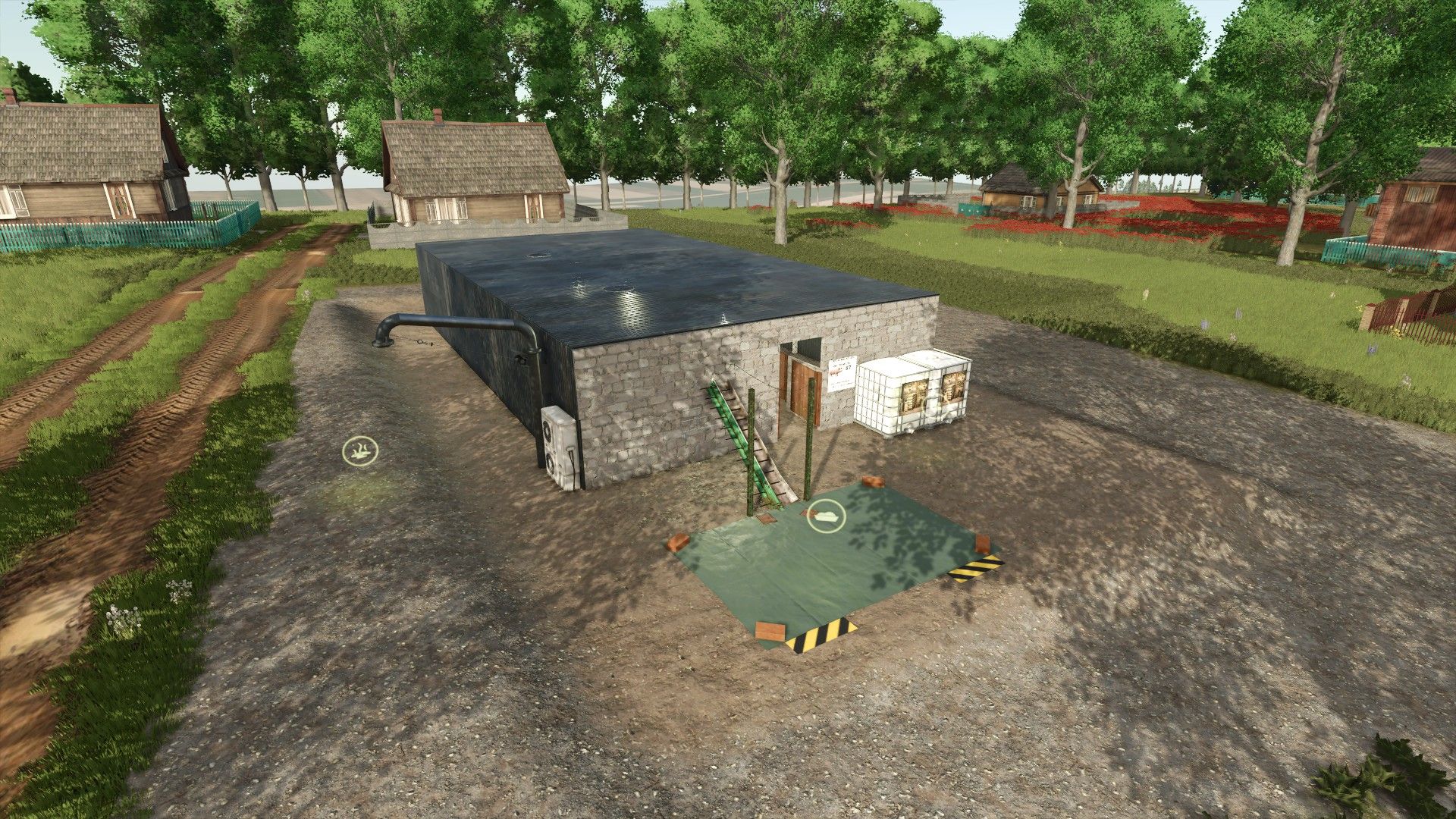Viewport: 1456px width, 819px height.
Task: Click the white object inside the tarp marker circle
Action: click(x=827, y=517)
